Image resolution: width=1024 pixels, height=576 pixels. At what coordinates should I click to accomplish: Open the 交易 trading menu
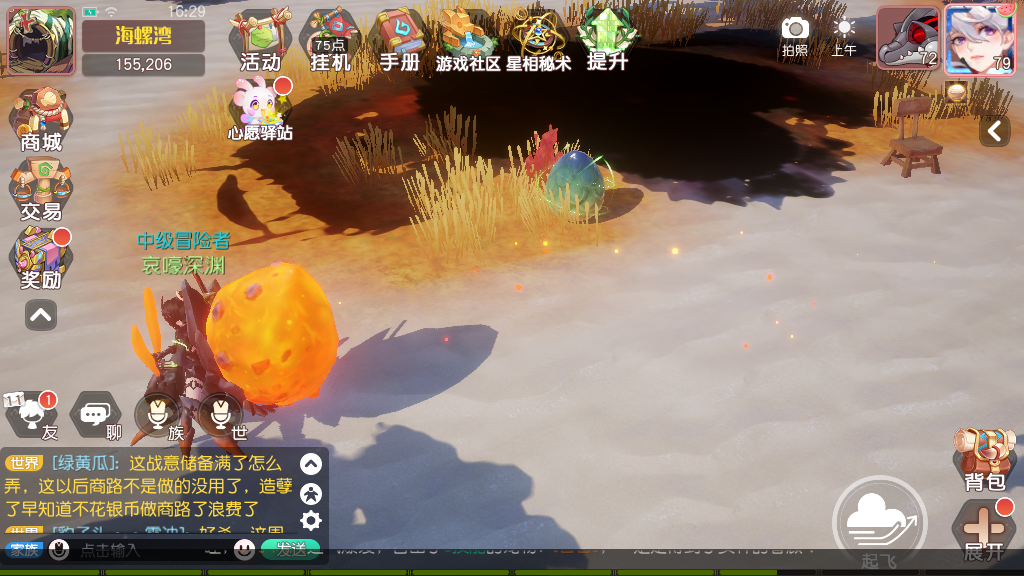pos(41,190)
